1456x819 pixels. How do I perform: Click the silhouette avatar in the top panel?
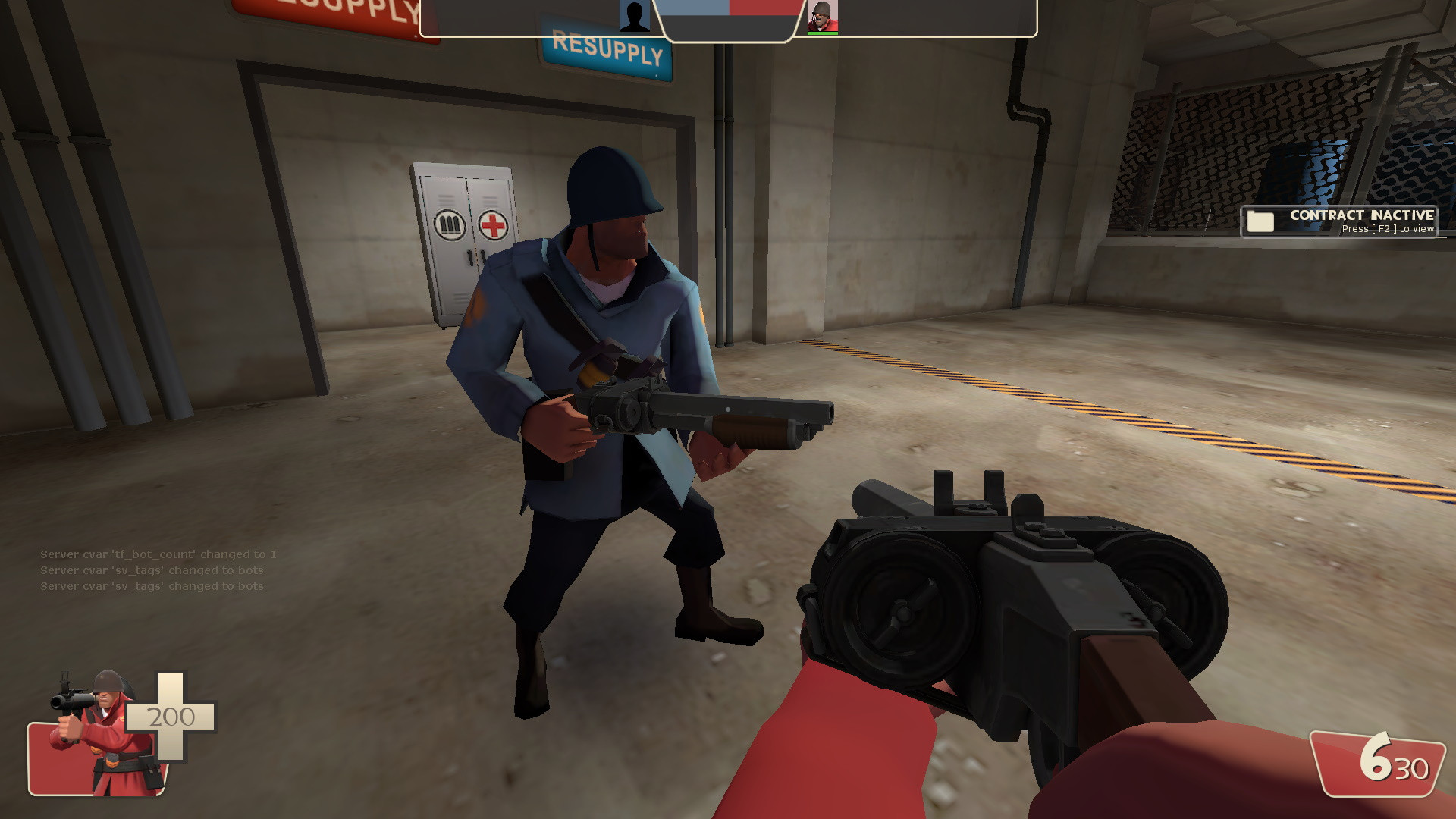635,17
